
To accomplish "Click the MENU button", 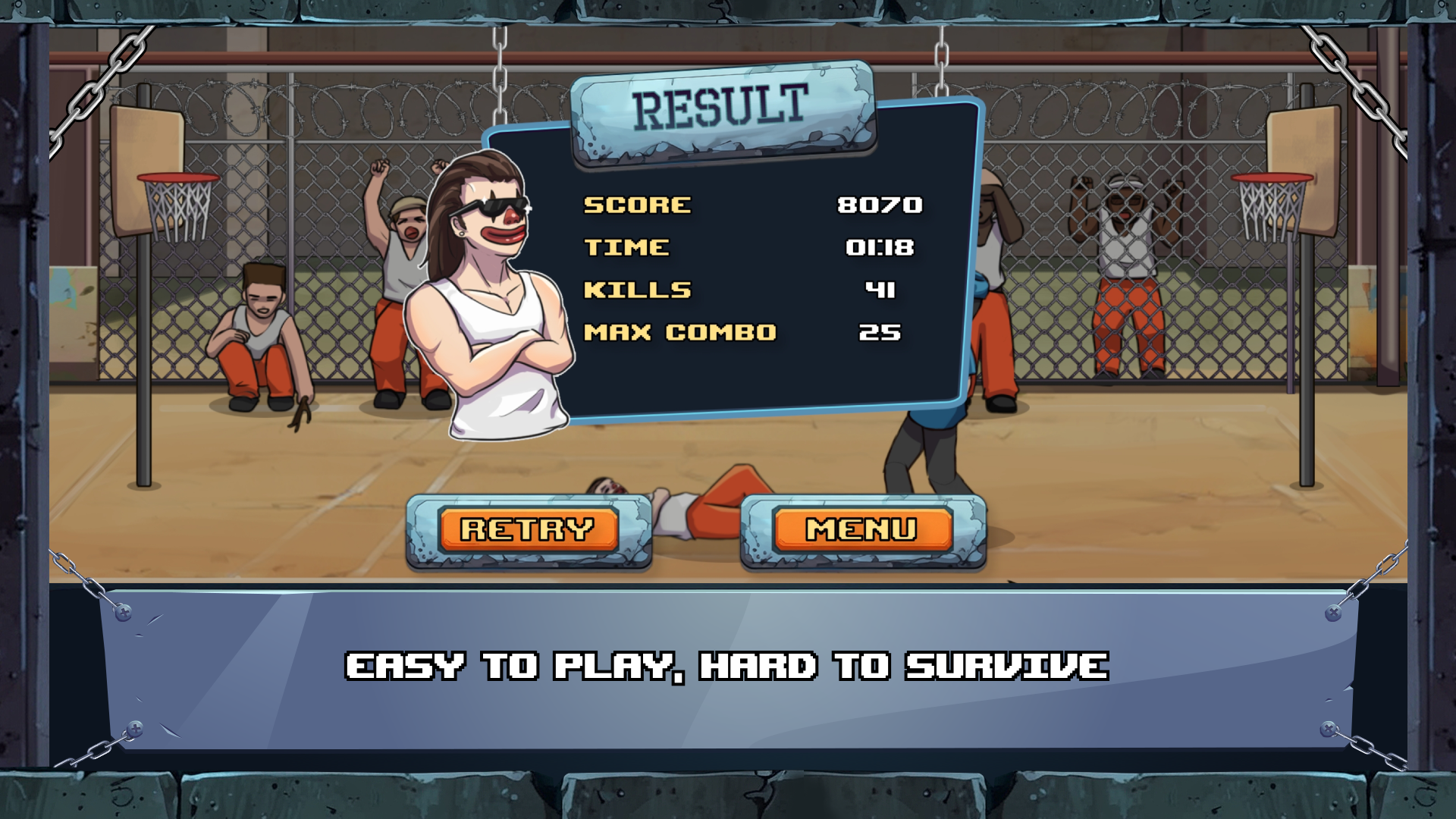I will (861, 527).
